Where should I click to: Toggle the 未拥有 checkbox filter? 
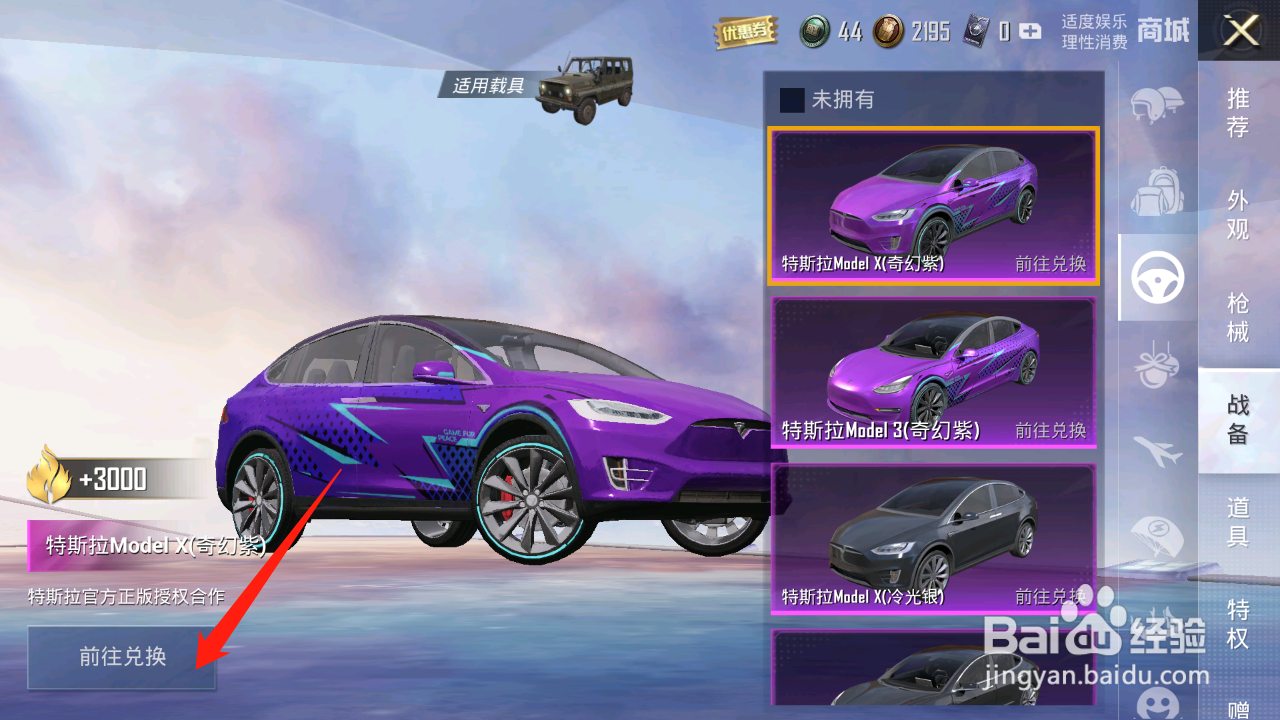coord(792,100)
